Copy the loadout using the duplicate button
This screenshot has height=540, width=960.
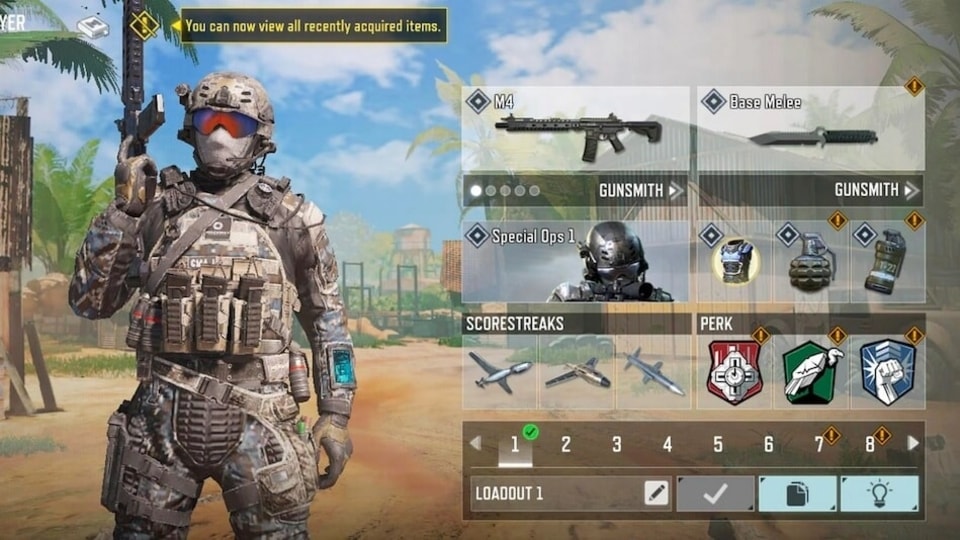click(x=797, y=493)
